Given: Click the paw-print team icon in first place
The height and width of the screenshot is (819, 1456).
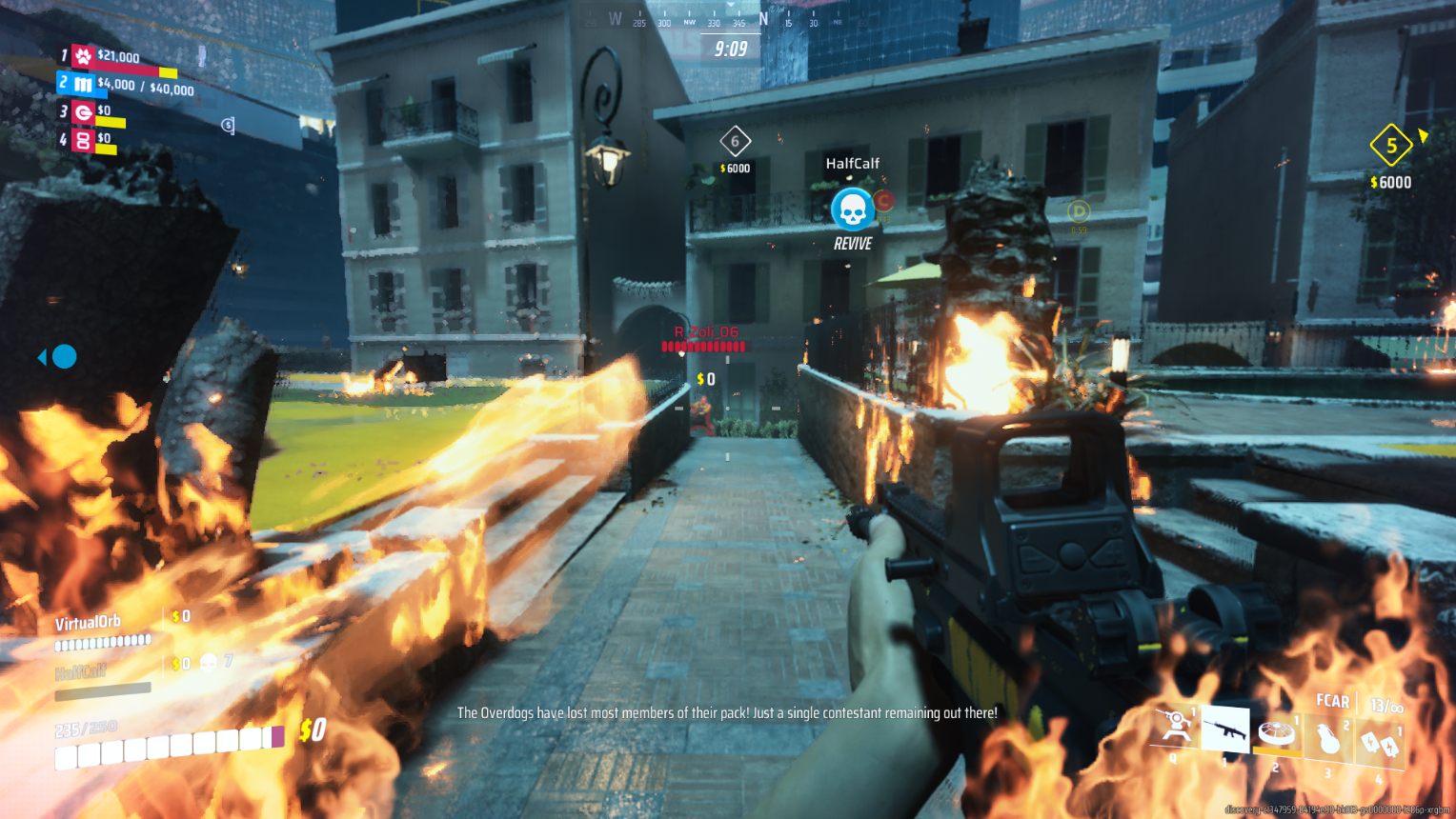Looking at the screenshot, I should (x=84, y=57).
